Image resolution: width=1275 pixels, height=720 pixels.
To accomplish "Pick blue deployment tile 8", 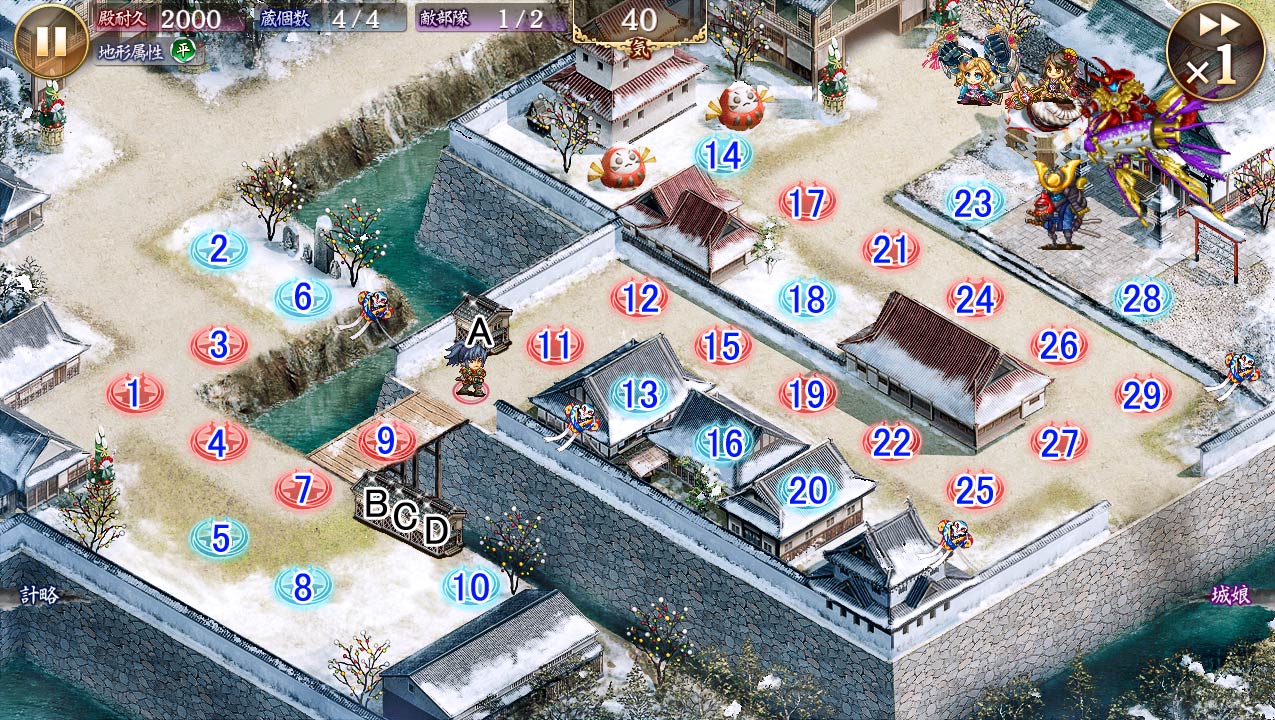I will click(303, 587).
